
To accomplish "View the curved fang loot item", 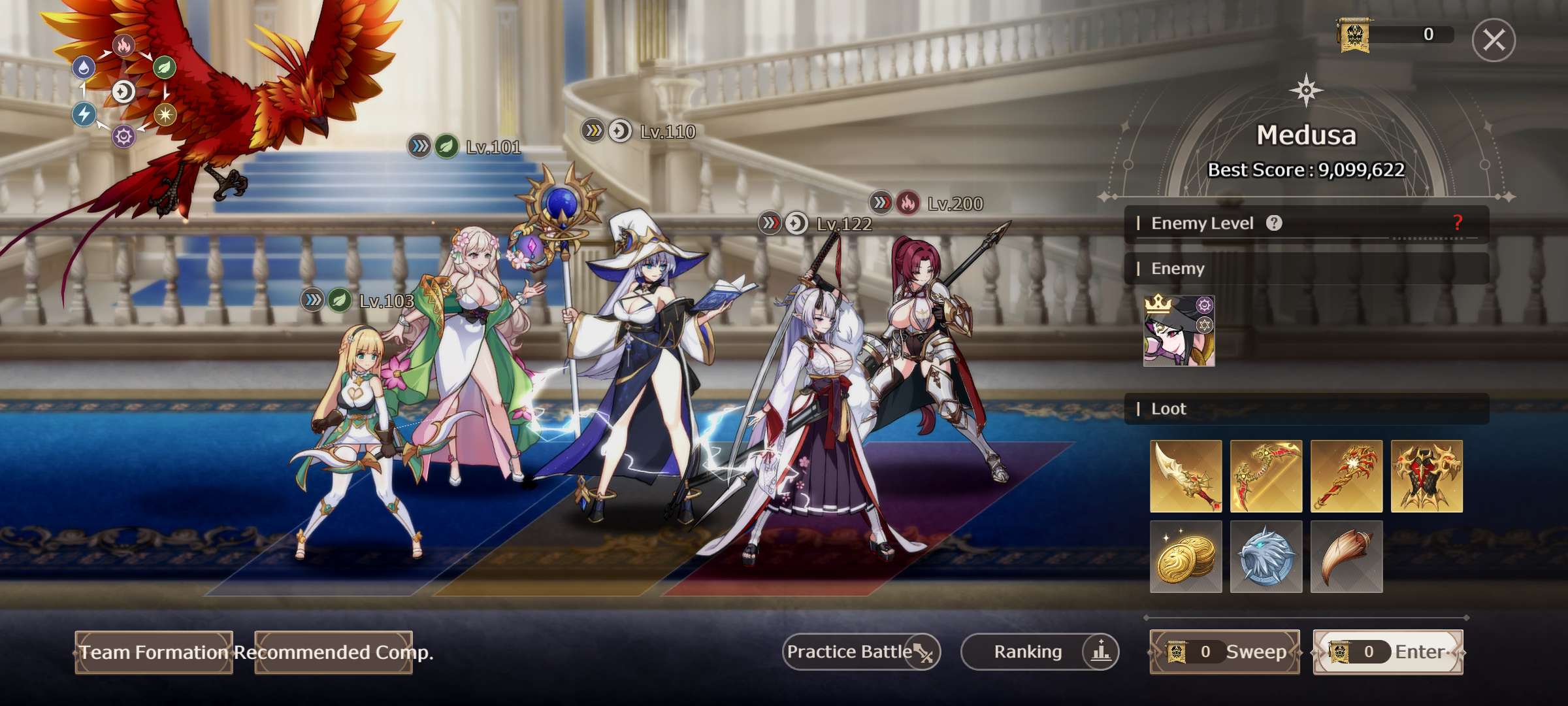I will coord(1347,556).
